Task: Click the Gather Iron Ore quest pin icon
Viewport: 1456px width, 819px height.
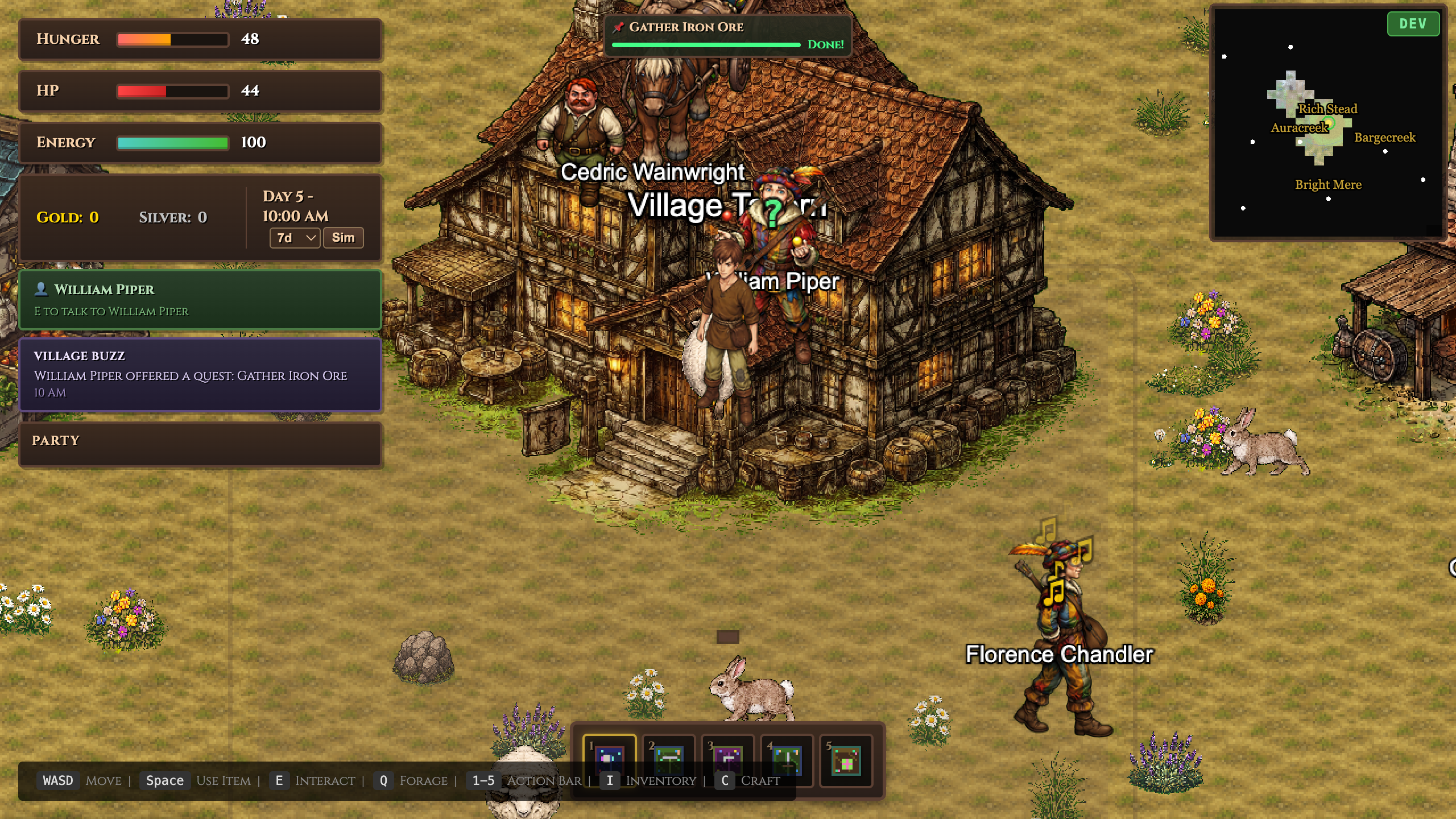Action: pos(619,26)
